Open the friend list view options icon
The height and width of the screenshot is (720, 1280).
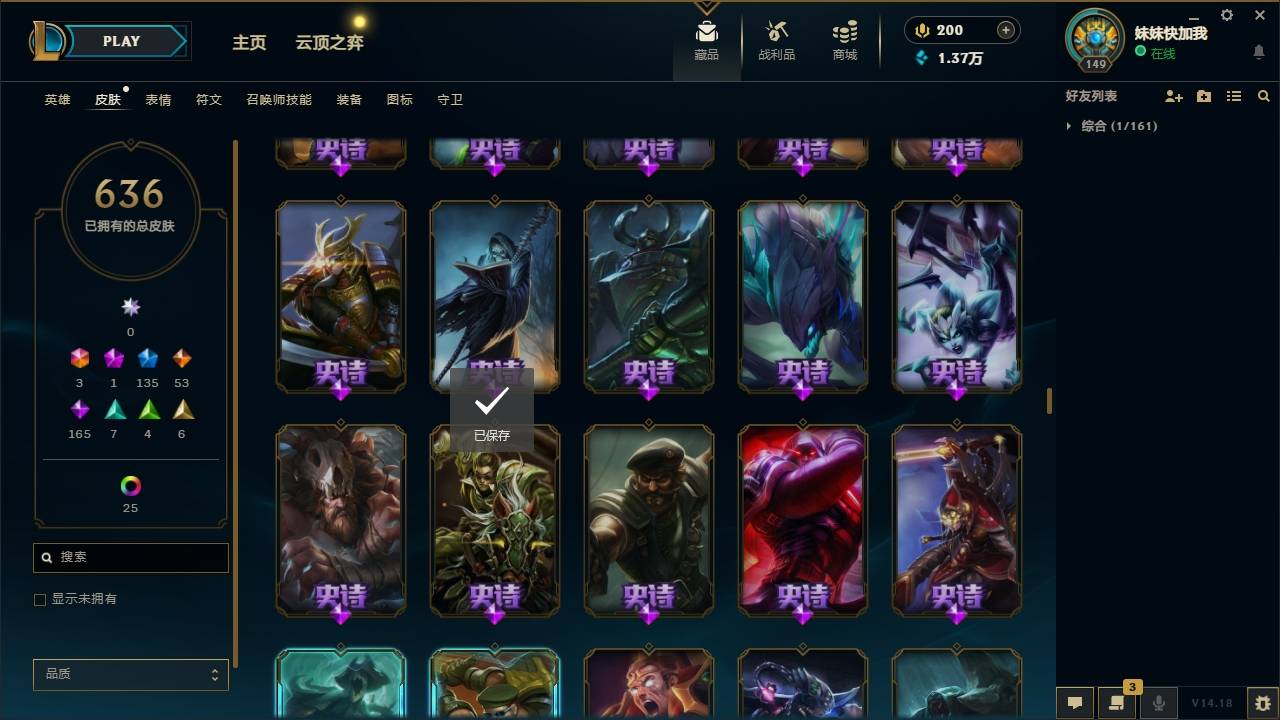point(1234,95)
